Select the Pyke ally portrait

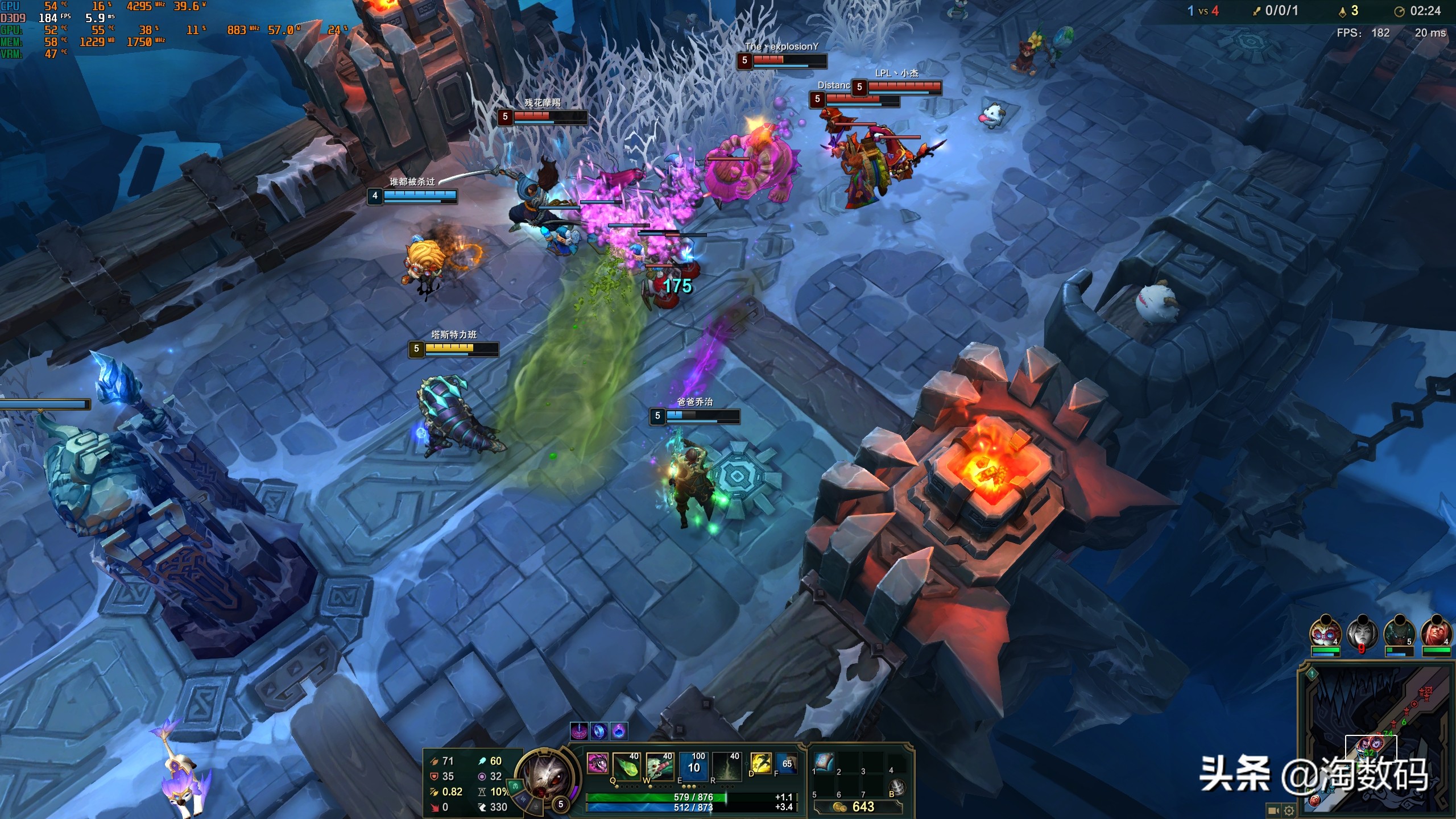click(x=1399, y=632)
